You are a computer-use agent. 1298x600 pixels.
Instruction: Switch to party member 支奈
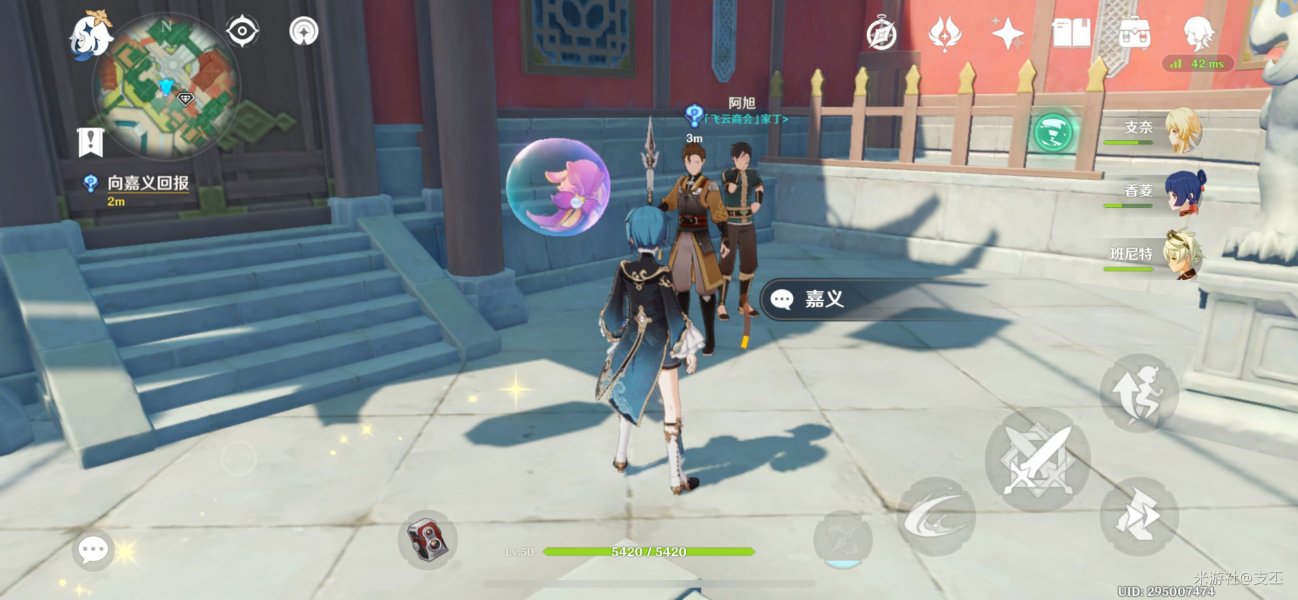click(1182, 130)
